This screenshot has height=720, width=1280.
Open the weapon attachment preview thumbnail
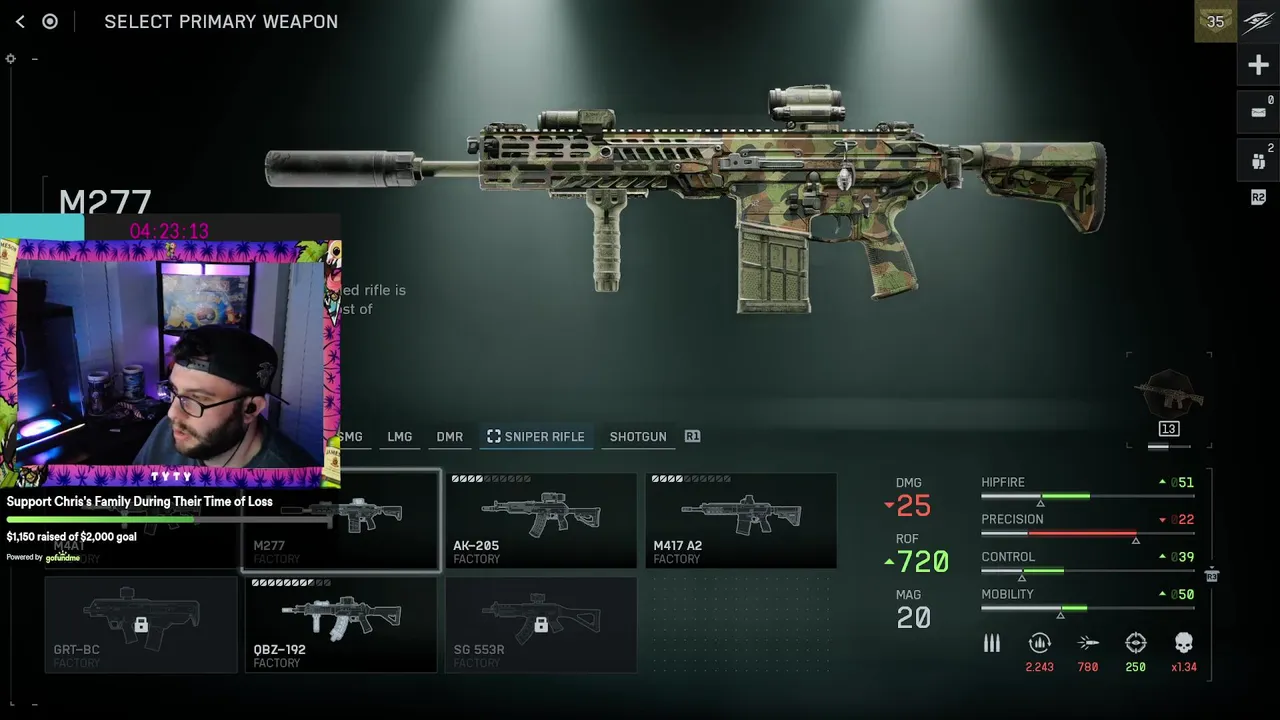pyautogui.click(x=1168, y=398)
